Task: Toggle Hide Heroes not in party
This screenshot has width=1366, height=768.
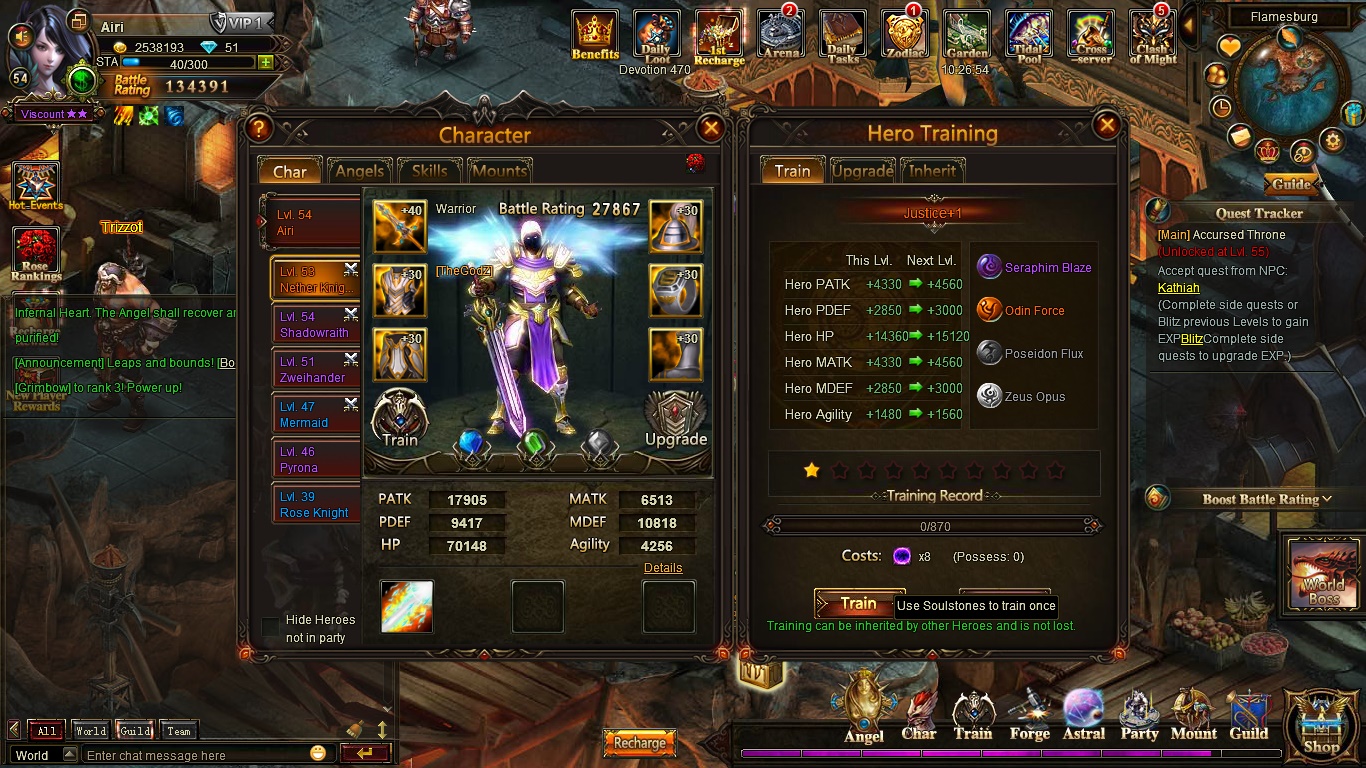Action: [x=270, y=627]
